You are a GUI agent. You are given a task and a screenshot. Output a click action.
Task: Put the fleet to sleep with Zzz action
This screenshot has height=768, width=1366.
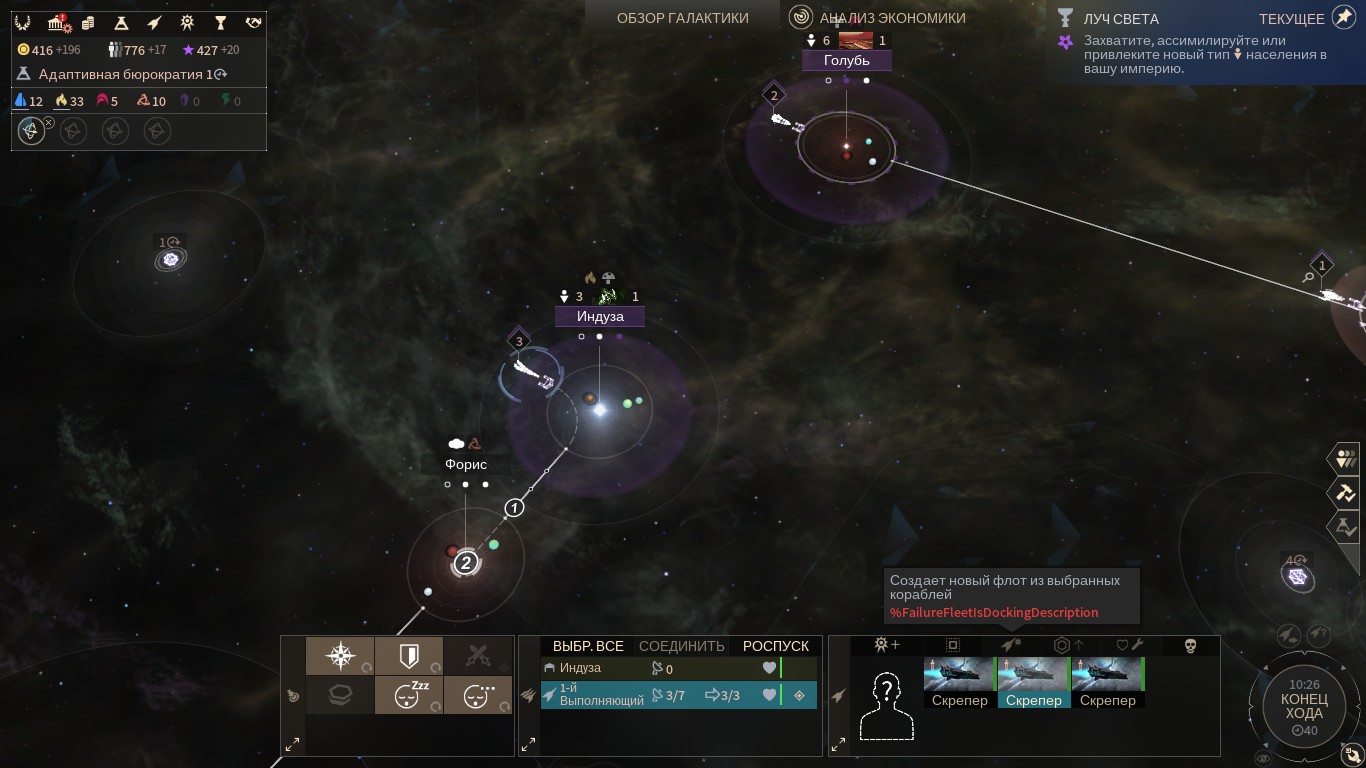pyautogui.click(x=409, y=695)
